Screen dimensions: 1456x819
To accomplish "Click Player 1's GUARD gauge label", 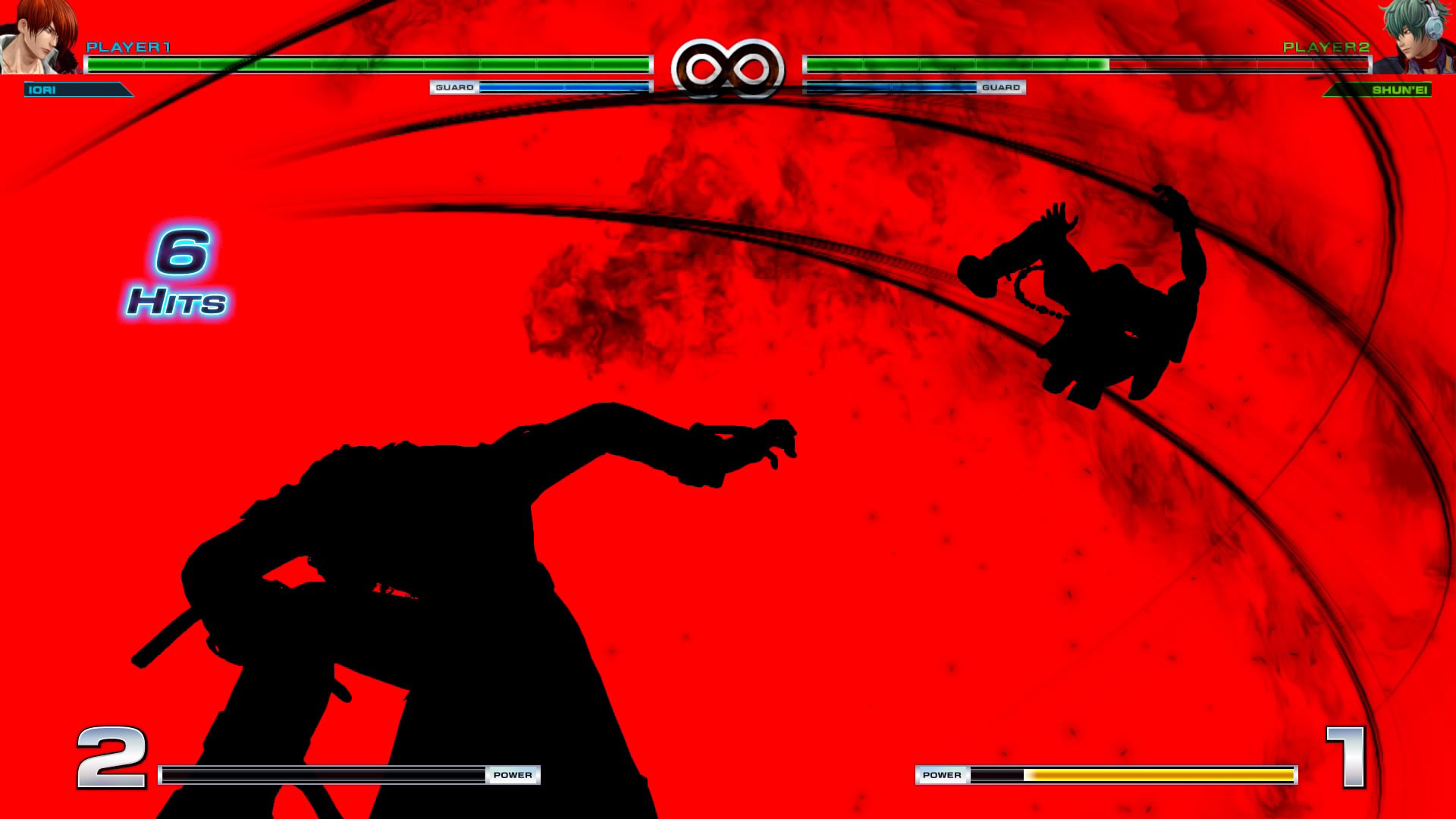I will point(453,87).
